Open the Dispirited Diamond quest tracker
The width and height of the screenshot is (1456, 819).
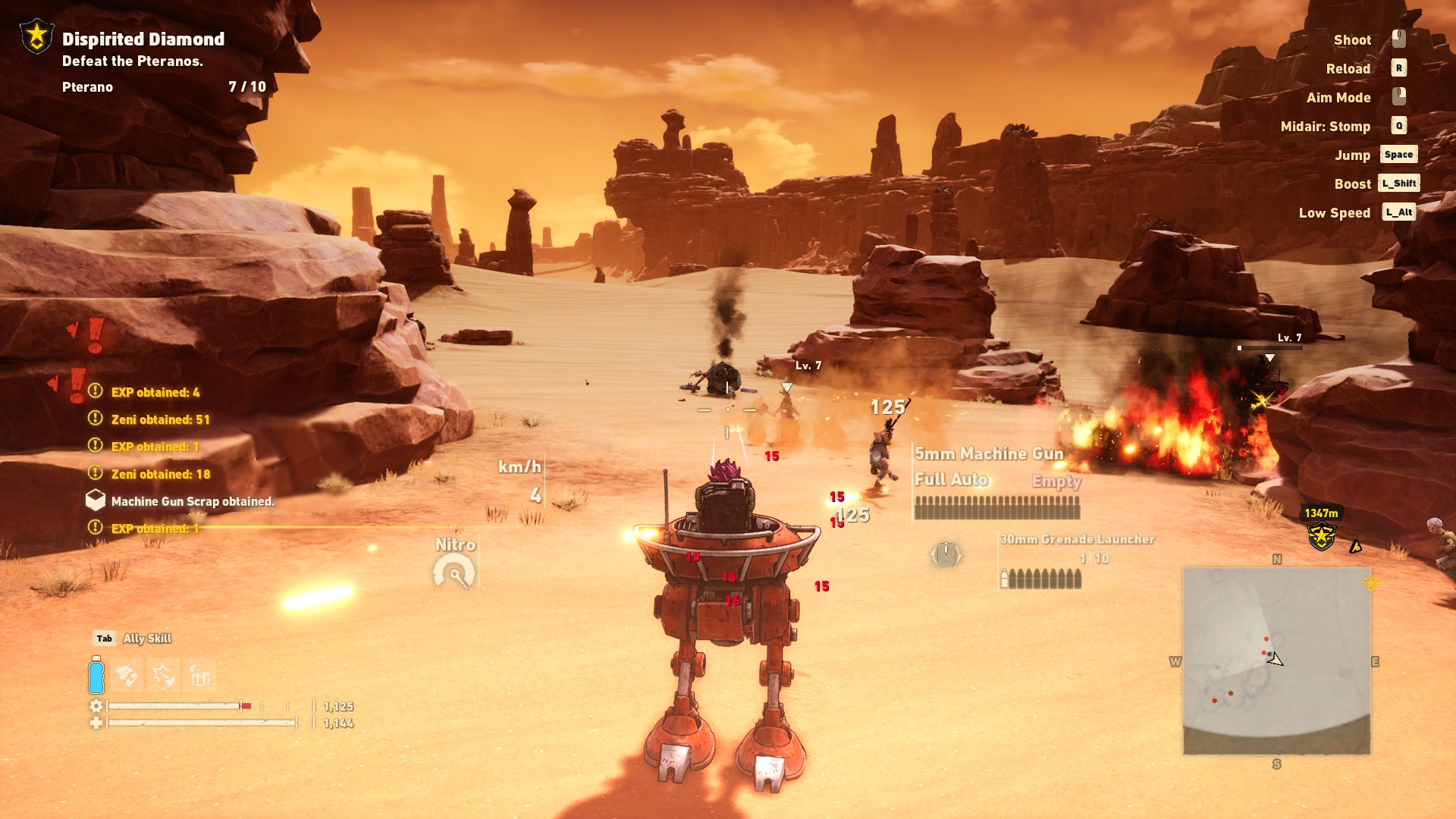pyautogui.click(x=143, y=39)
